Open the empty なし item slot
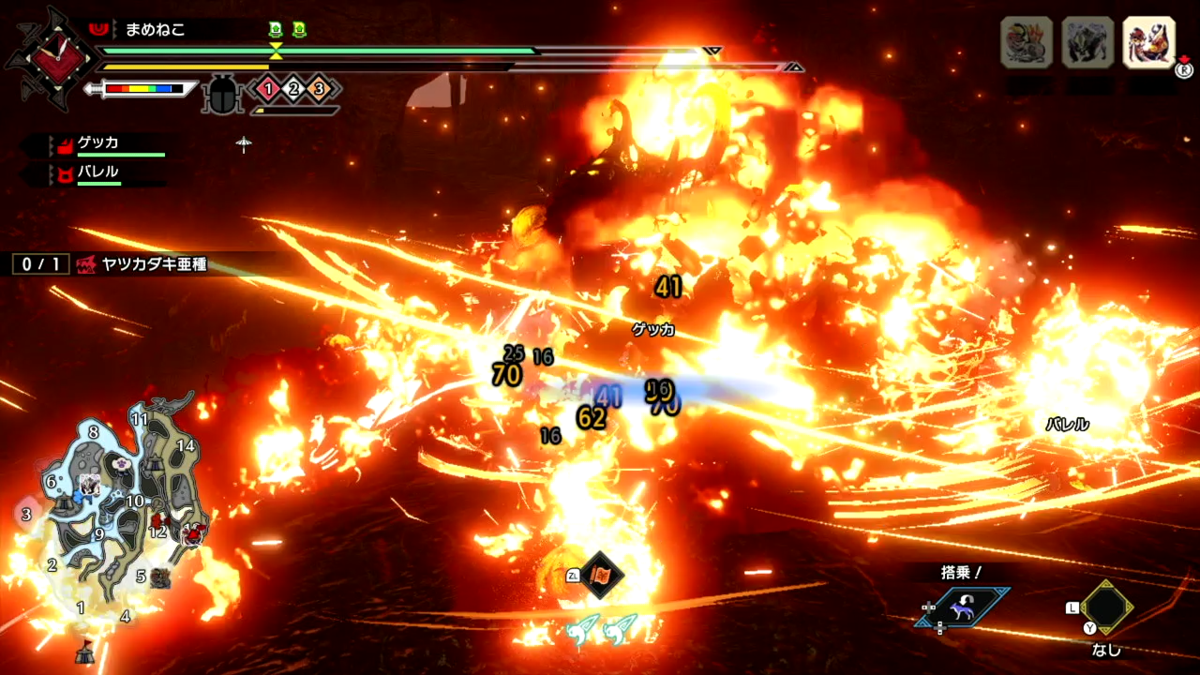The width and height of the screenshot is (1200, 675). tap(1105, 606)
